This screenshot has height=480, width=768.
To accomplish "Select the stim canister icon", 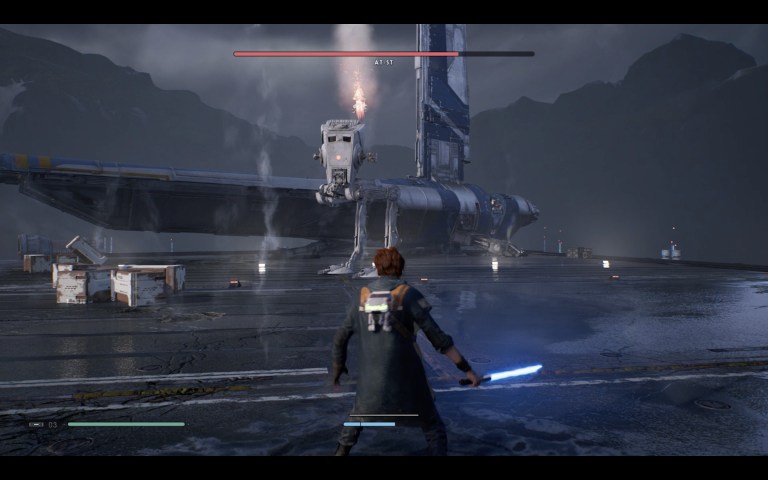I will [37, 424].
